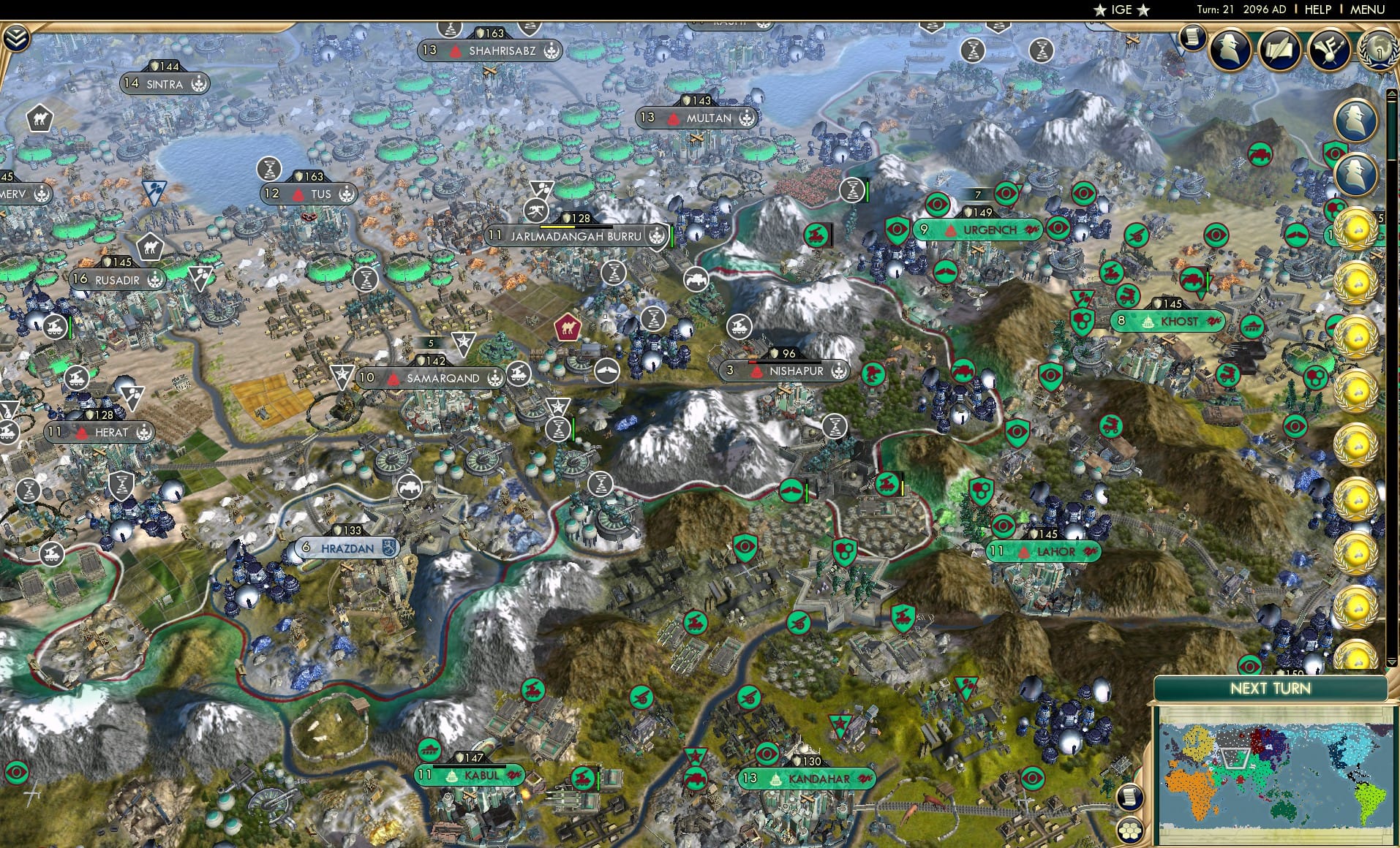Open the notification log scroll icon
This screenshot has height=848, width=1400.
tap(1192, 39)
